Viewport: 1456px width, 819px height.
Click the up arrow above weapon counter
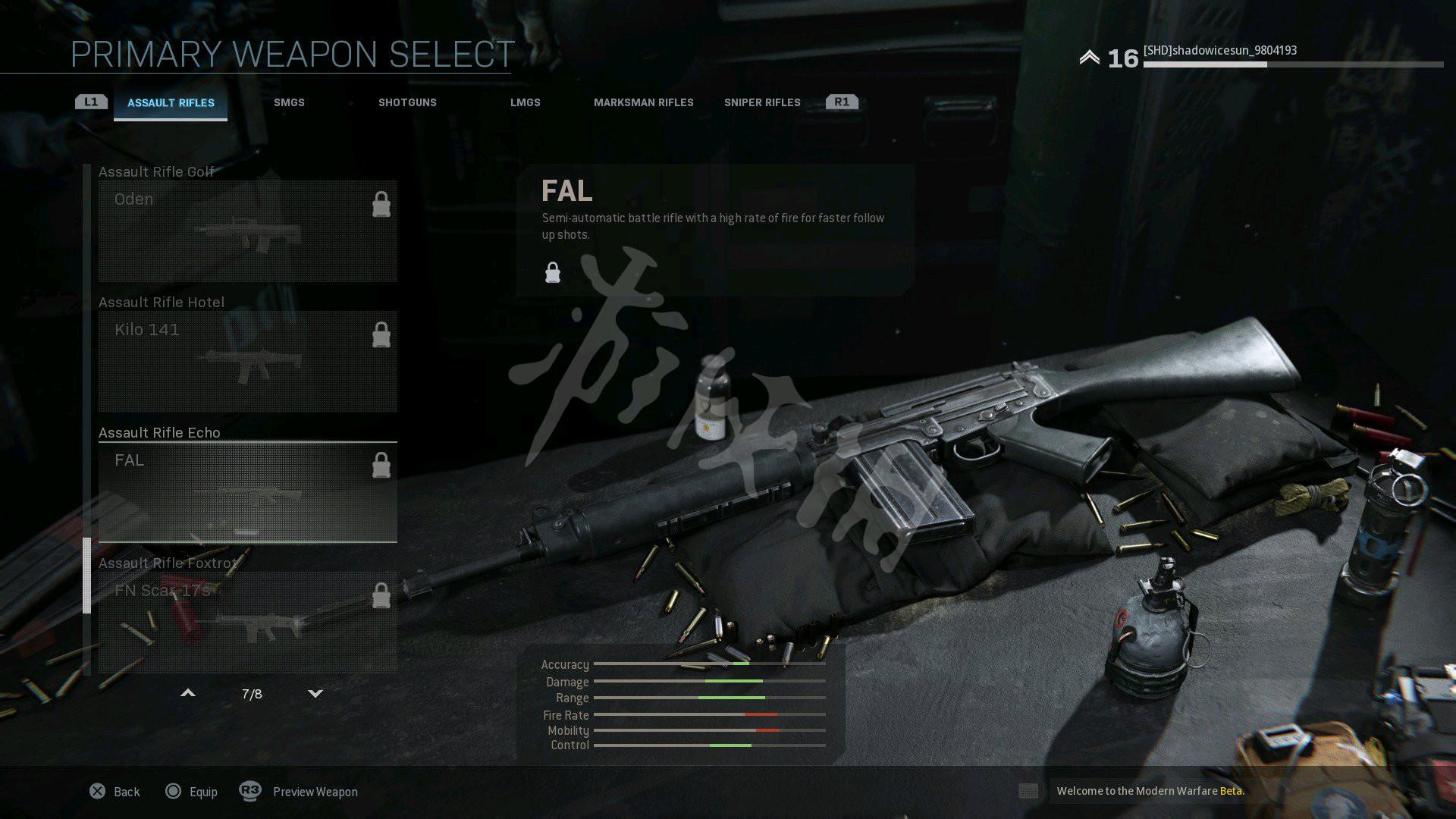pos(188,693)
